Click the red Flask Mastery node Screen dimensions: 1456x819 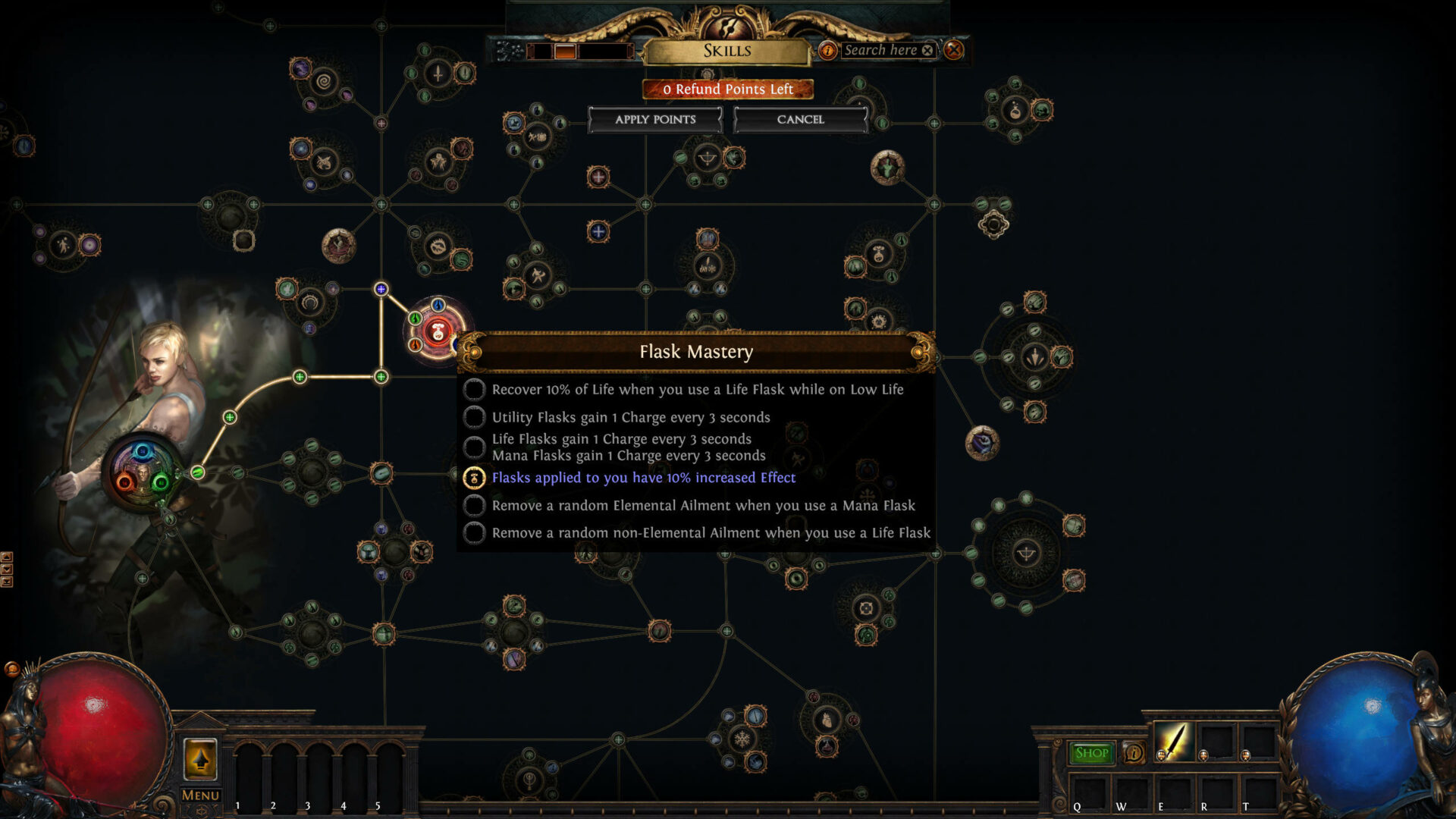(438, 332)
